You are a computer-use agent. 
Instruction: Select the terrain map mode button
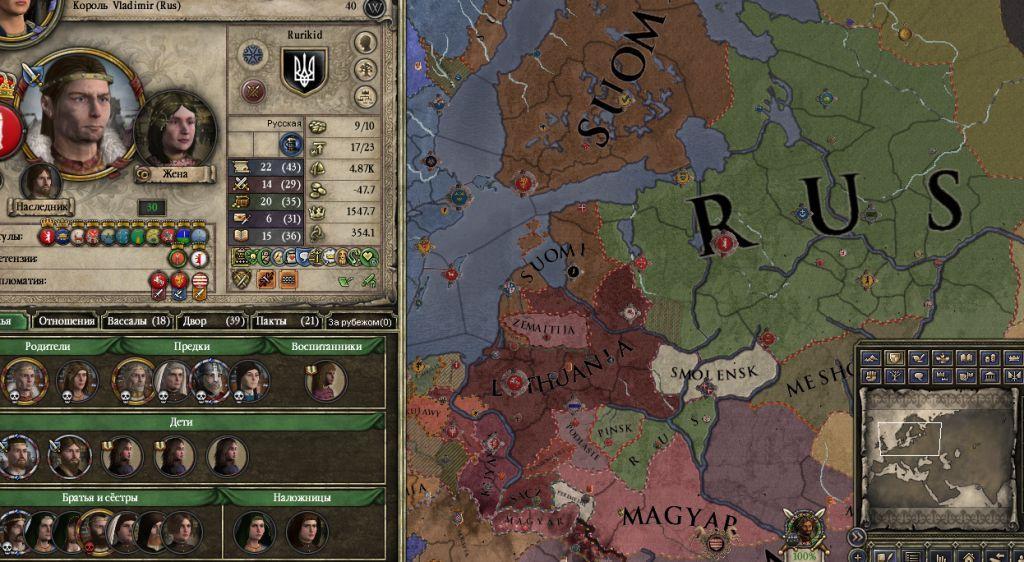point(873,358)
